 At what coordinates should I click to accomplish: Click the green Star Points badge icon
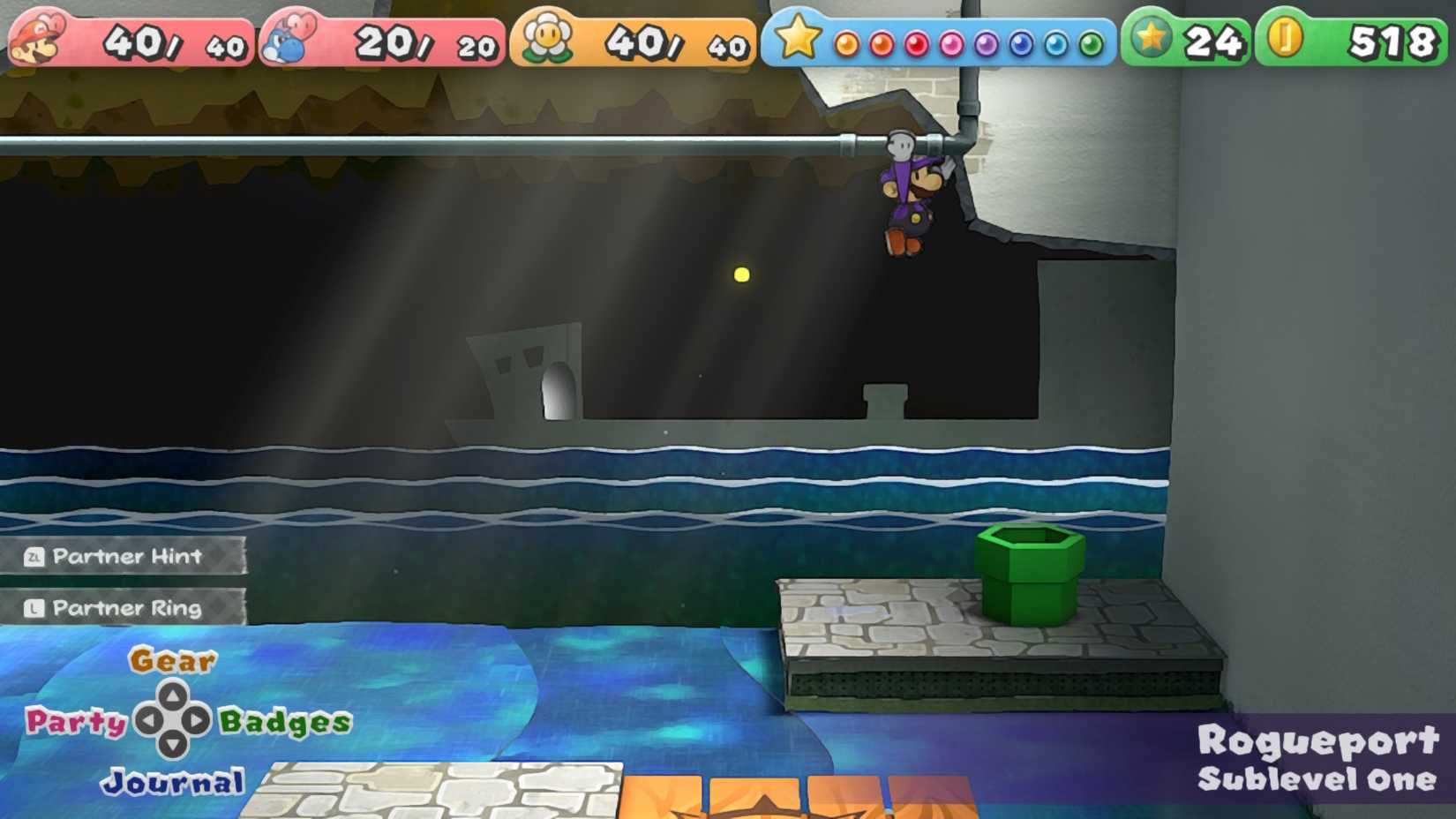(1149, 37)
